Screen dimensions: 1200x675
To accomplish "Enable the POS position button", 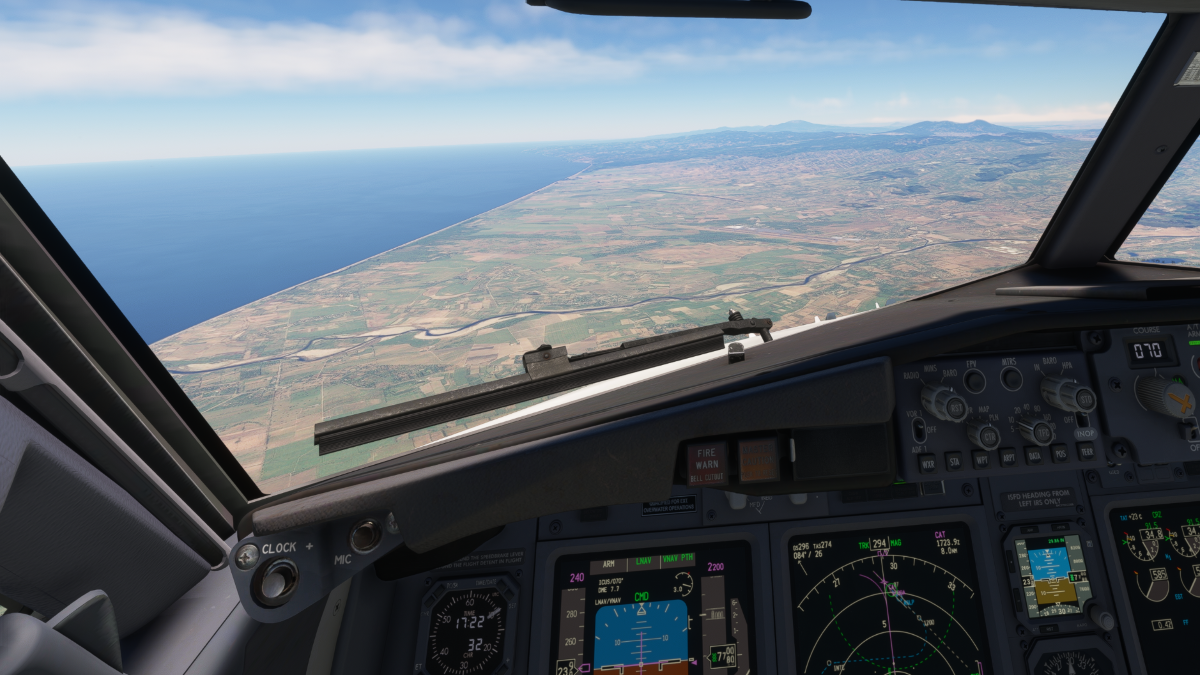I will pos(1060,453).
